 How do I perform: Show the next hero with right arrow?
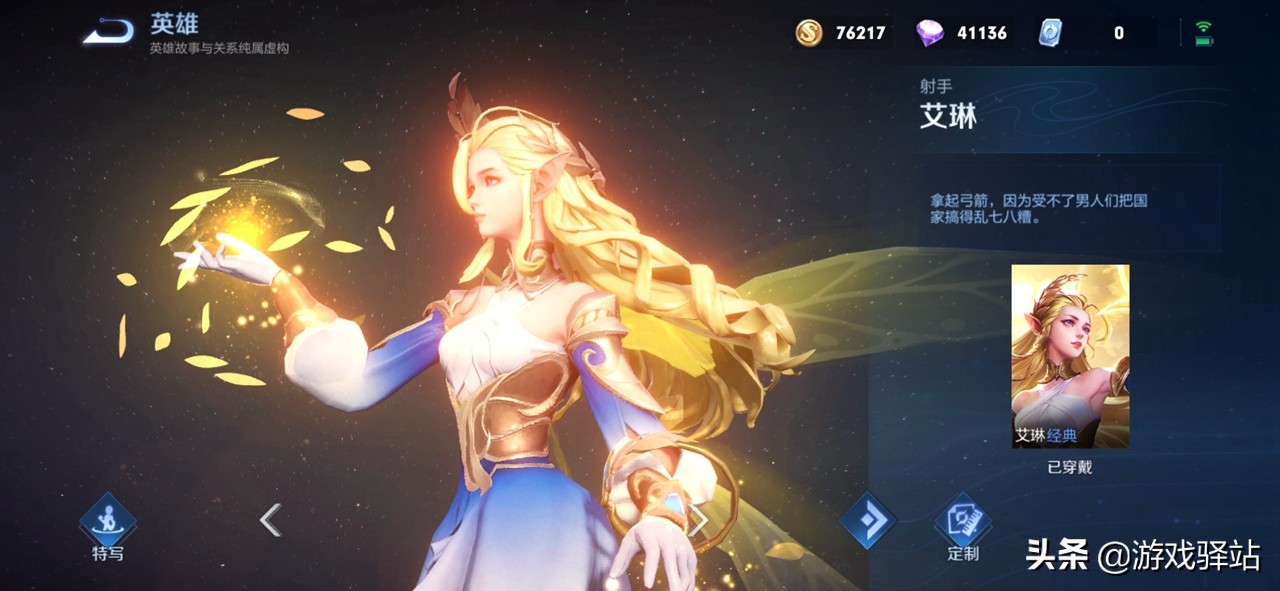699,520
